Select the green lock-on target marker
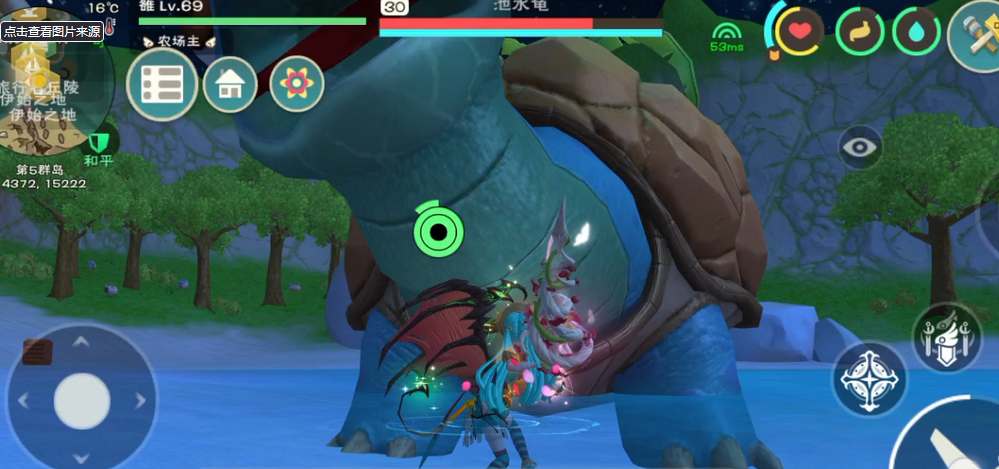The width and height of the screenshot is (999, 469). point(437,233)
